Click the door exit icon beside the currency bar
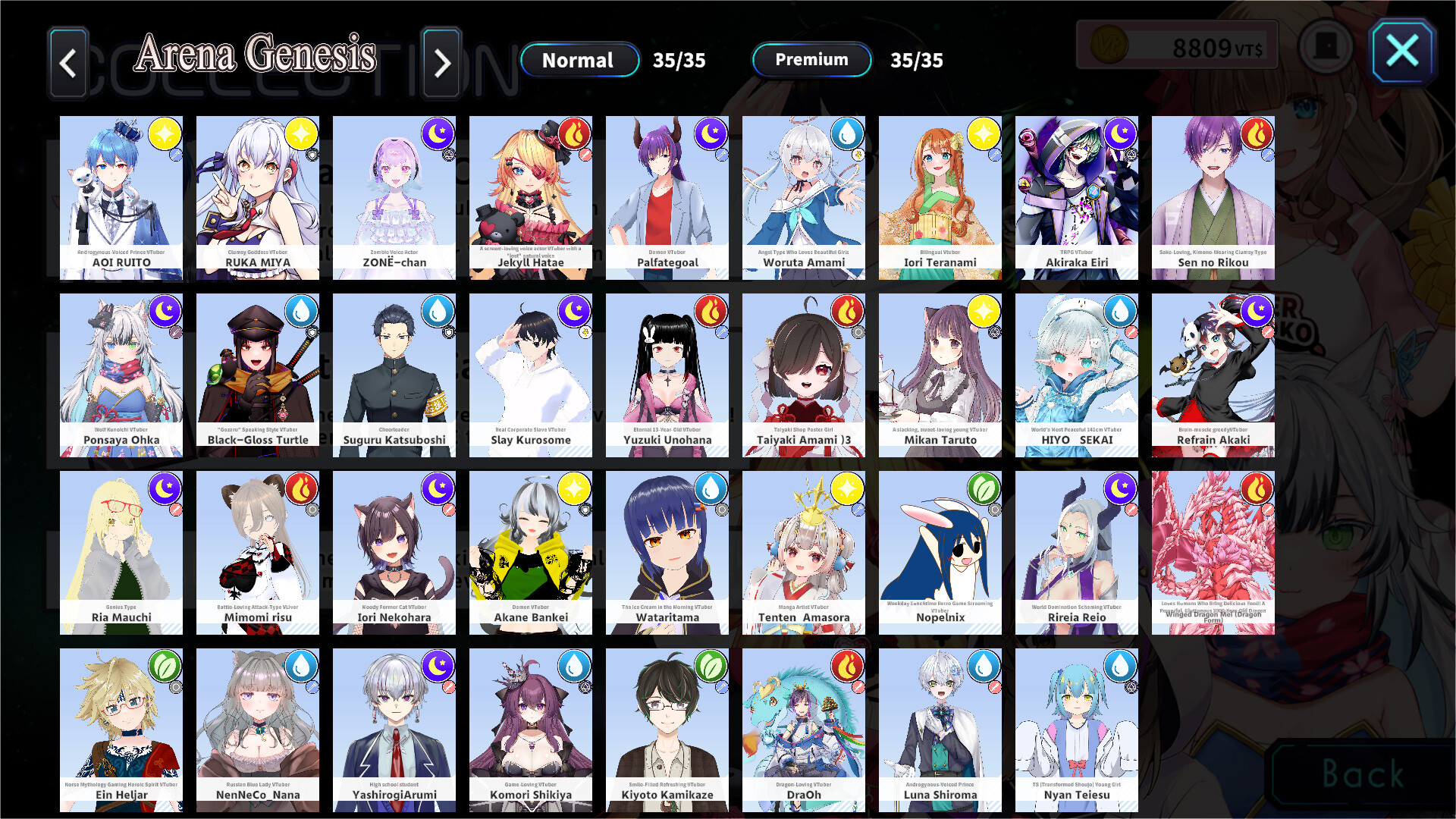 point(1326,45)
